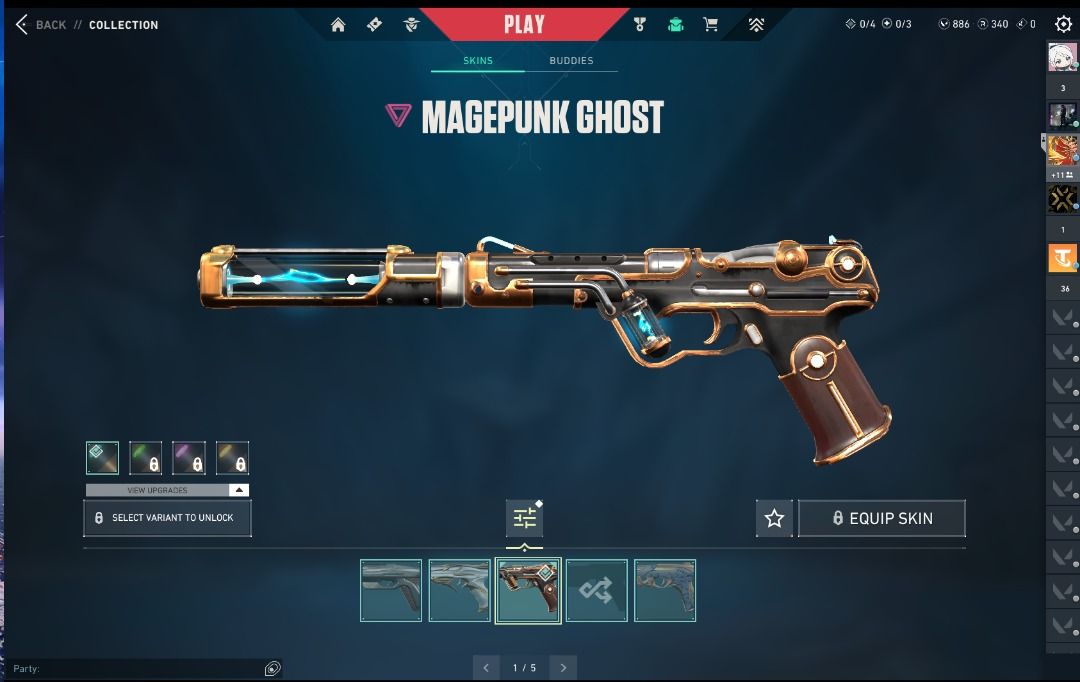This screenshot has width=1080, height=682.
Task: Open the skin filter sliders button
Action: click(x=525, y=518)
